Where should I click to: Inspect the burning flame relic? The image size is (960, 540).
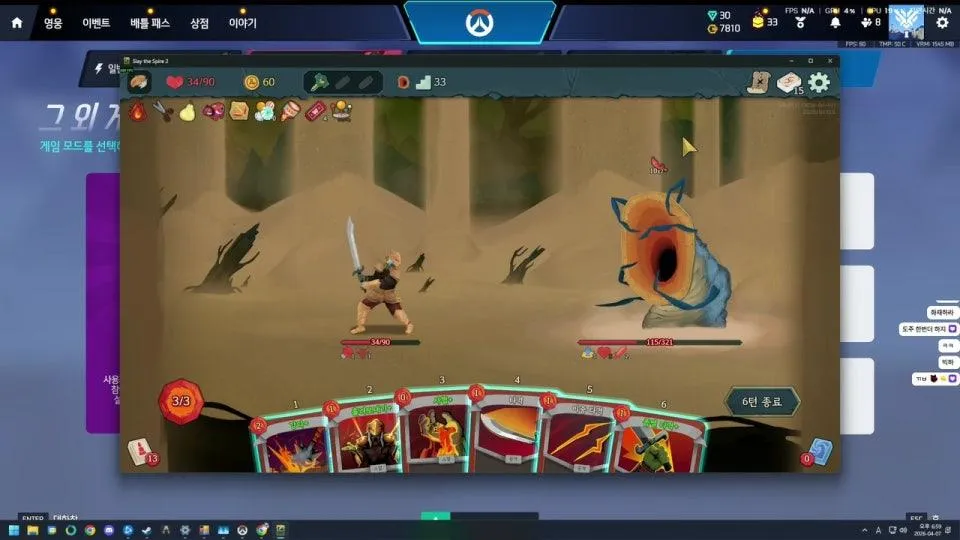pos(137,111)
